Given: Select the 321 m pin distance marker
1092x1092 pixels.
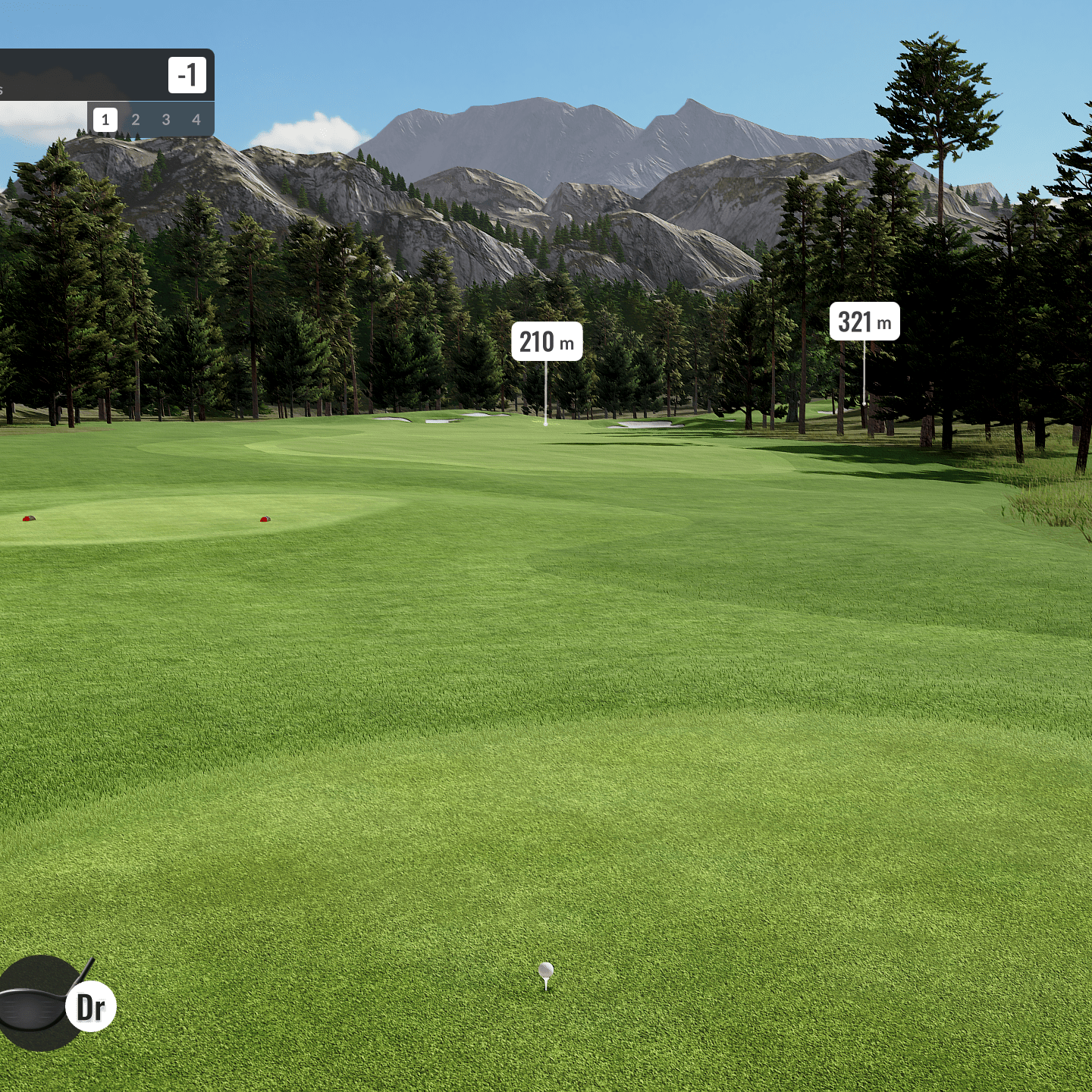Looking at the screenshot, I should pyautogui.click(x=864, y=322).
